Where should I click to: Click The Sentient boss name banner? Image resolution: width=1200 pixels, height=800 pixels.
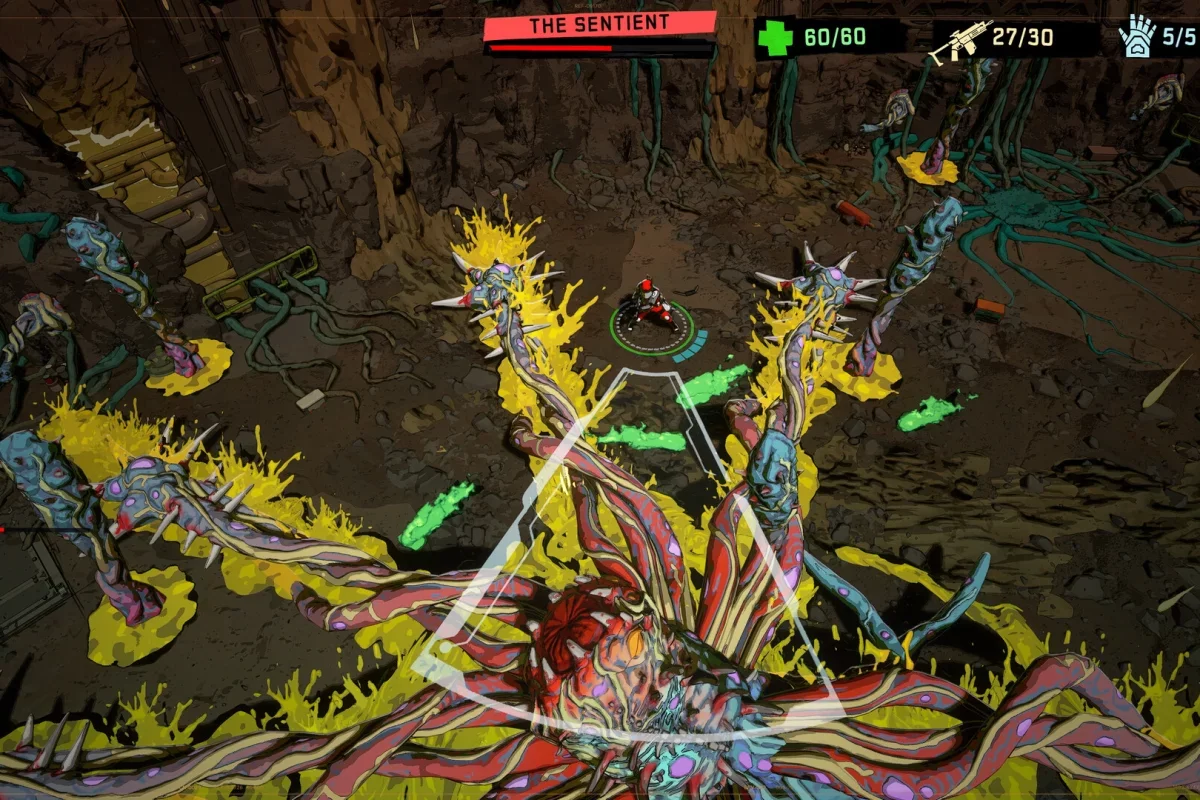[x=599, y=25]
